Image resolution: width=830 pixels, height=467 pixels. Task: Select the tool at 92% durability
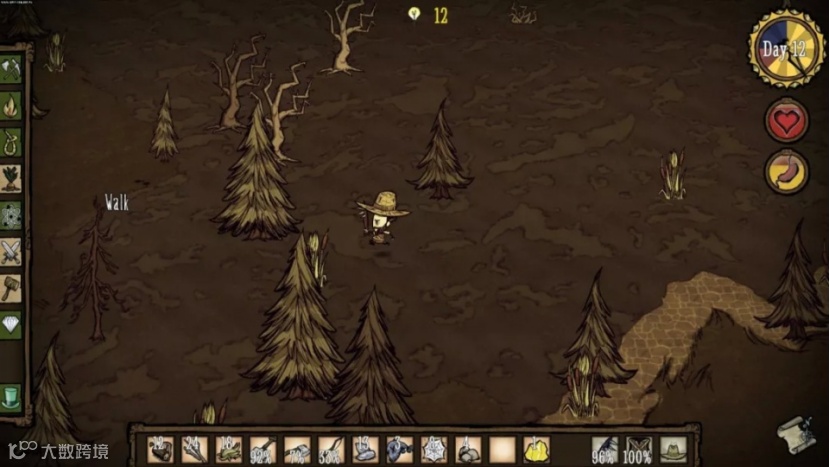coord(263,450)
